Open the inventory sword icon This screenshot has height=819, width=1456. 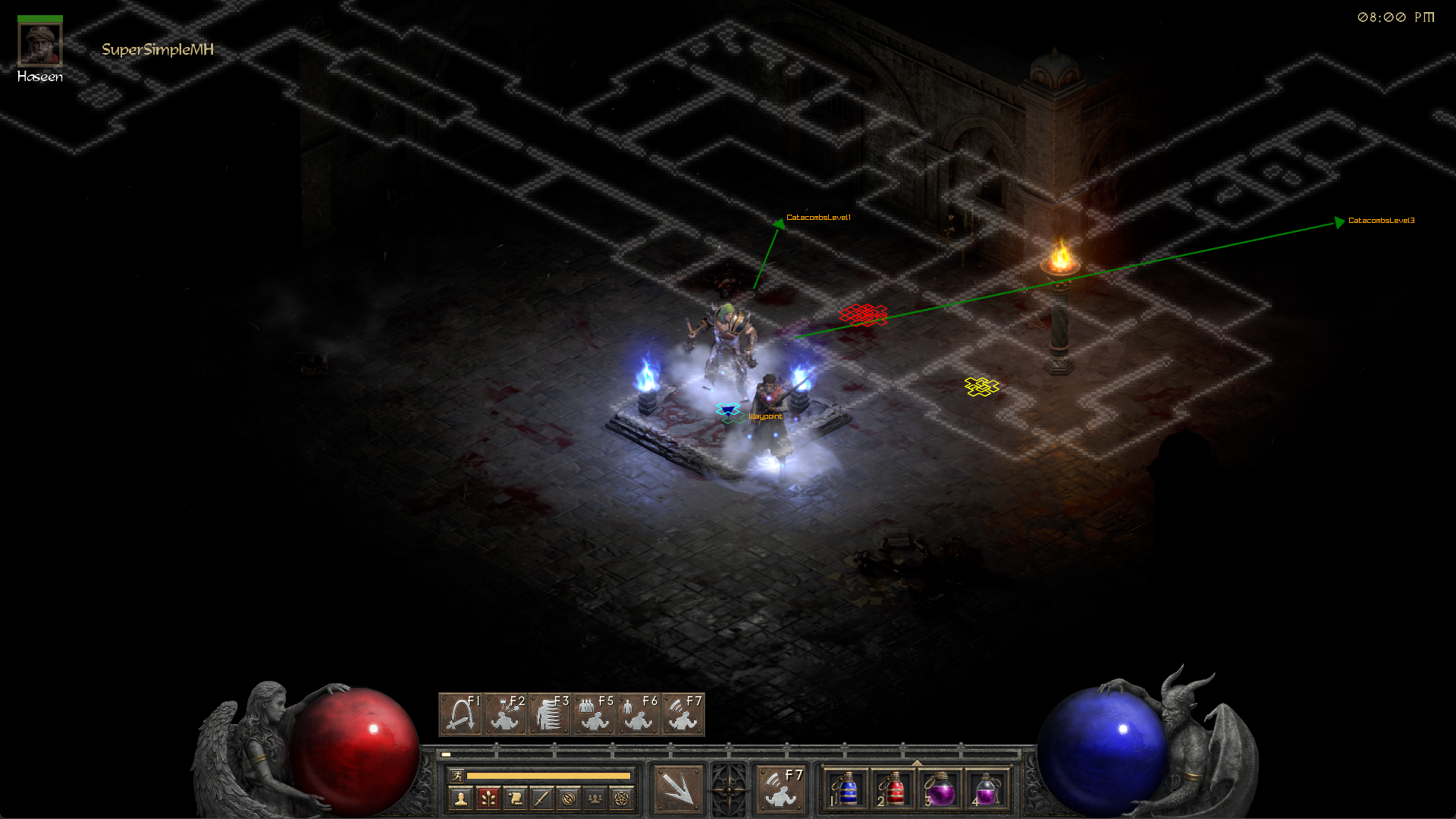coord(541,798)
